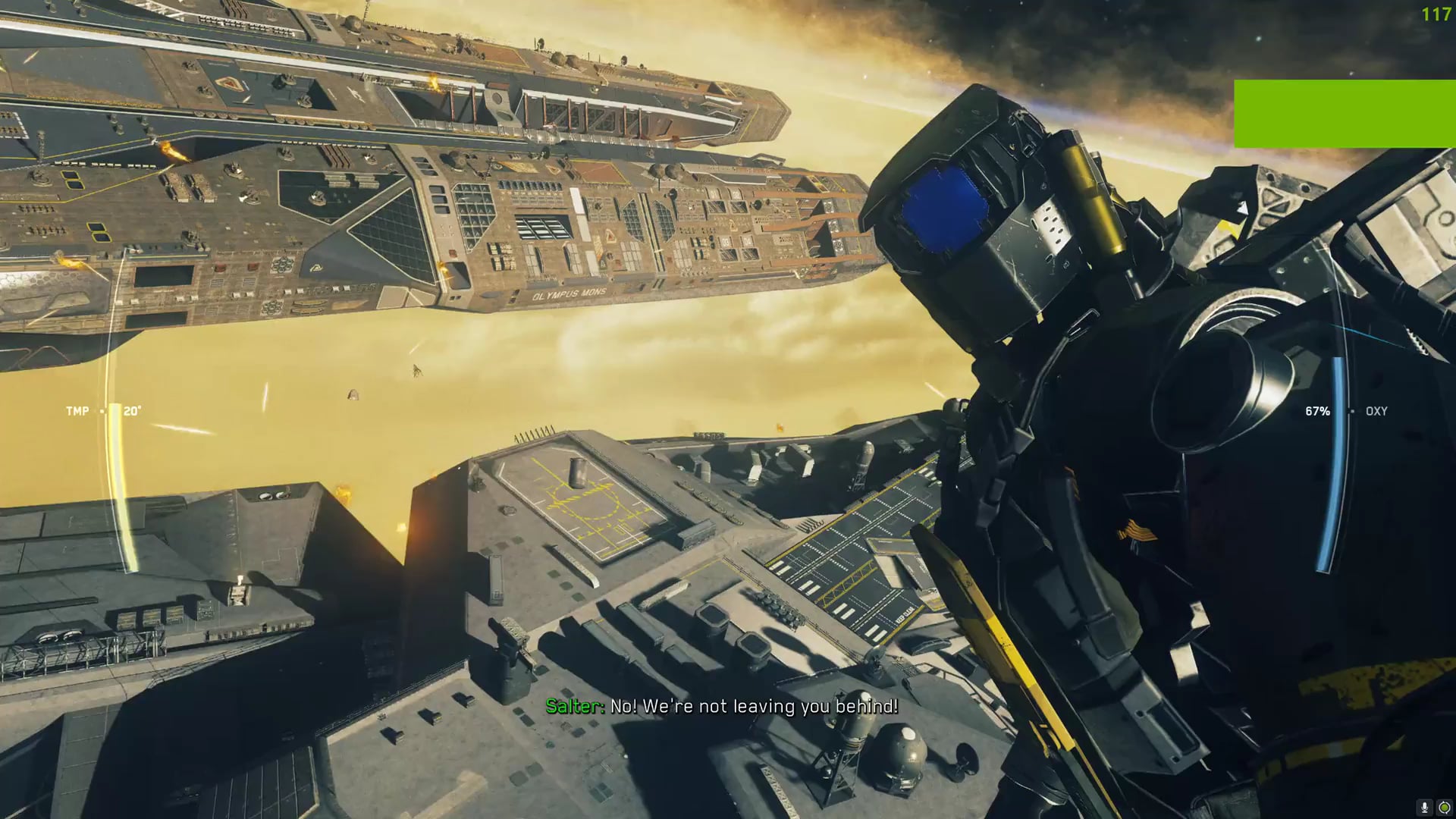The width and height of the screenshot is (1456, 819).
Task: Open the green GeForce Experience overlay icon
Action: point(1445,807)
